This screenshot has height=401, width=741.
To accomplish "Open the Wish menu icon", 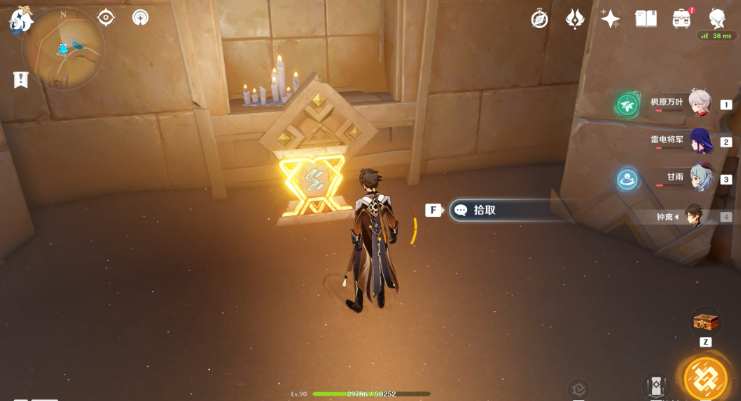I will 575,19.
